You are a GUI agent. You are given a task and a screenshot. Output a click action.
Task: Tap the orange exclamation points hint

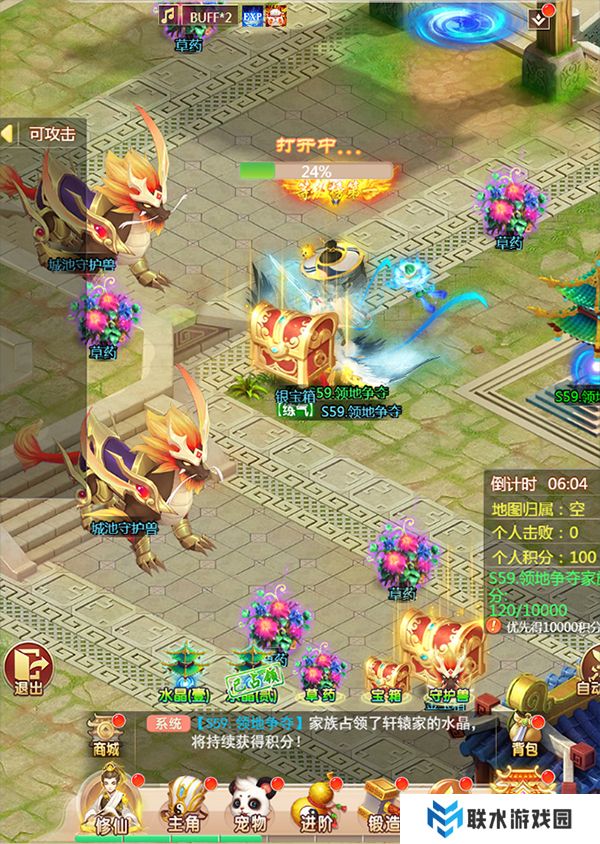coord(494,625)
